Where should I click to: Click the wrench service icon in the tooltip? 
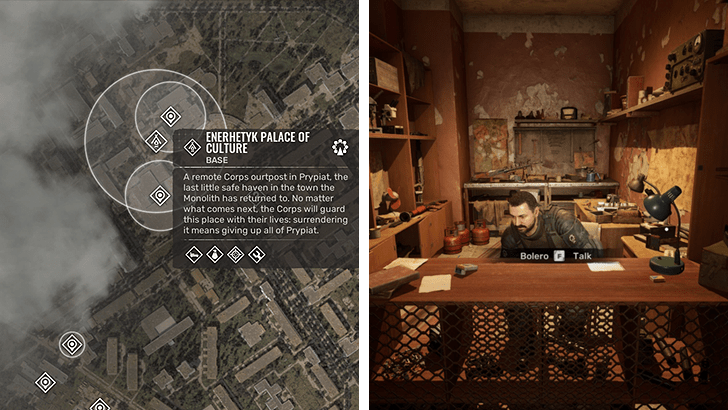(257, 254)
